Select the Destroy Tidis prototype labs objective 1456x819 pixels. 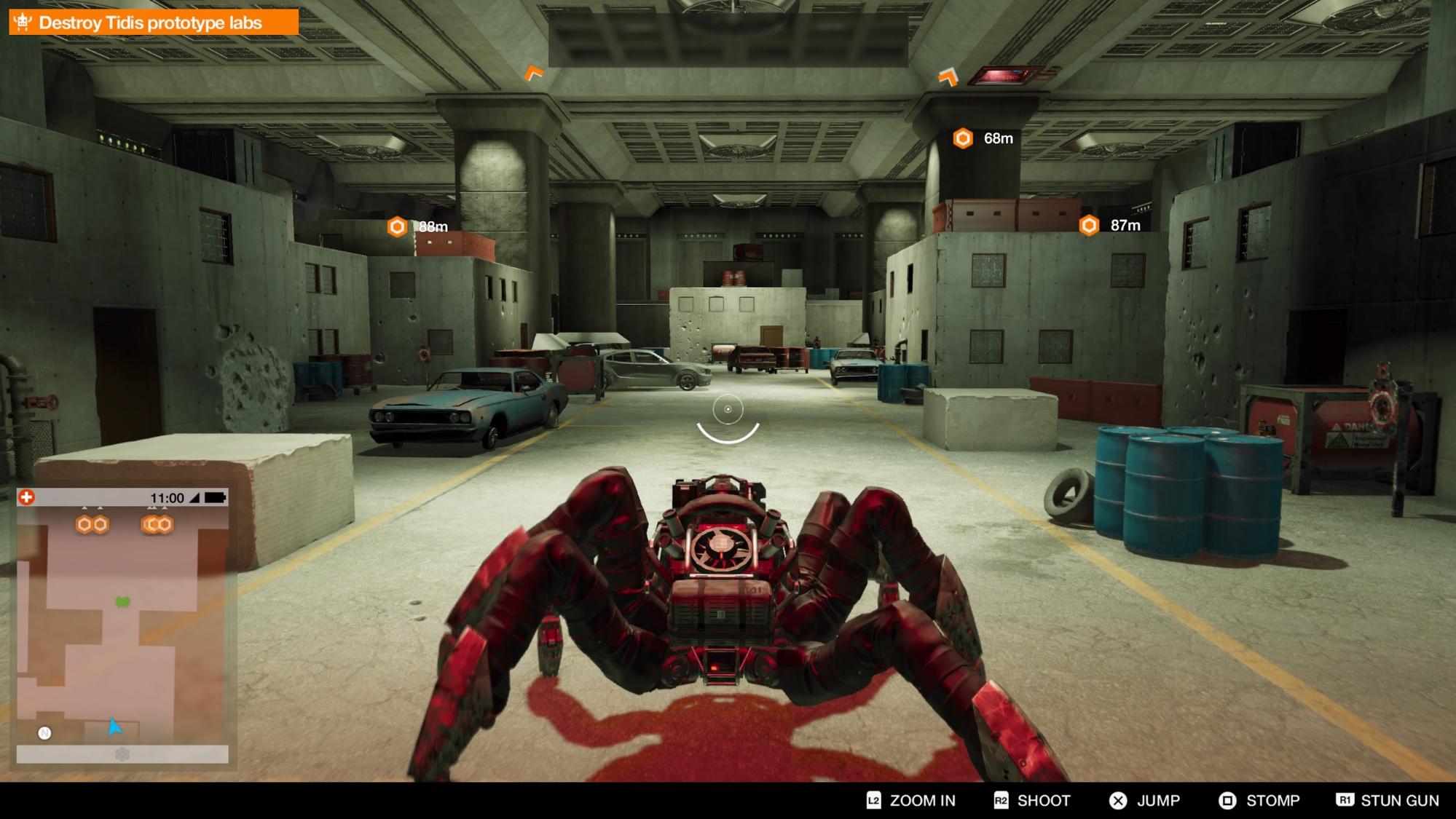(x=153, y=23)
